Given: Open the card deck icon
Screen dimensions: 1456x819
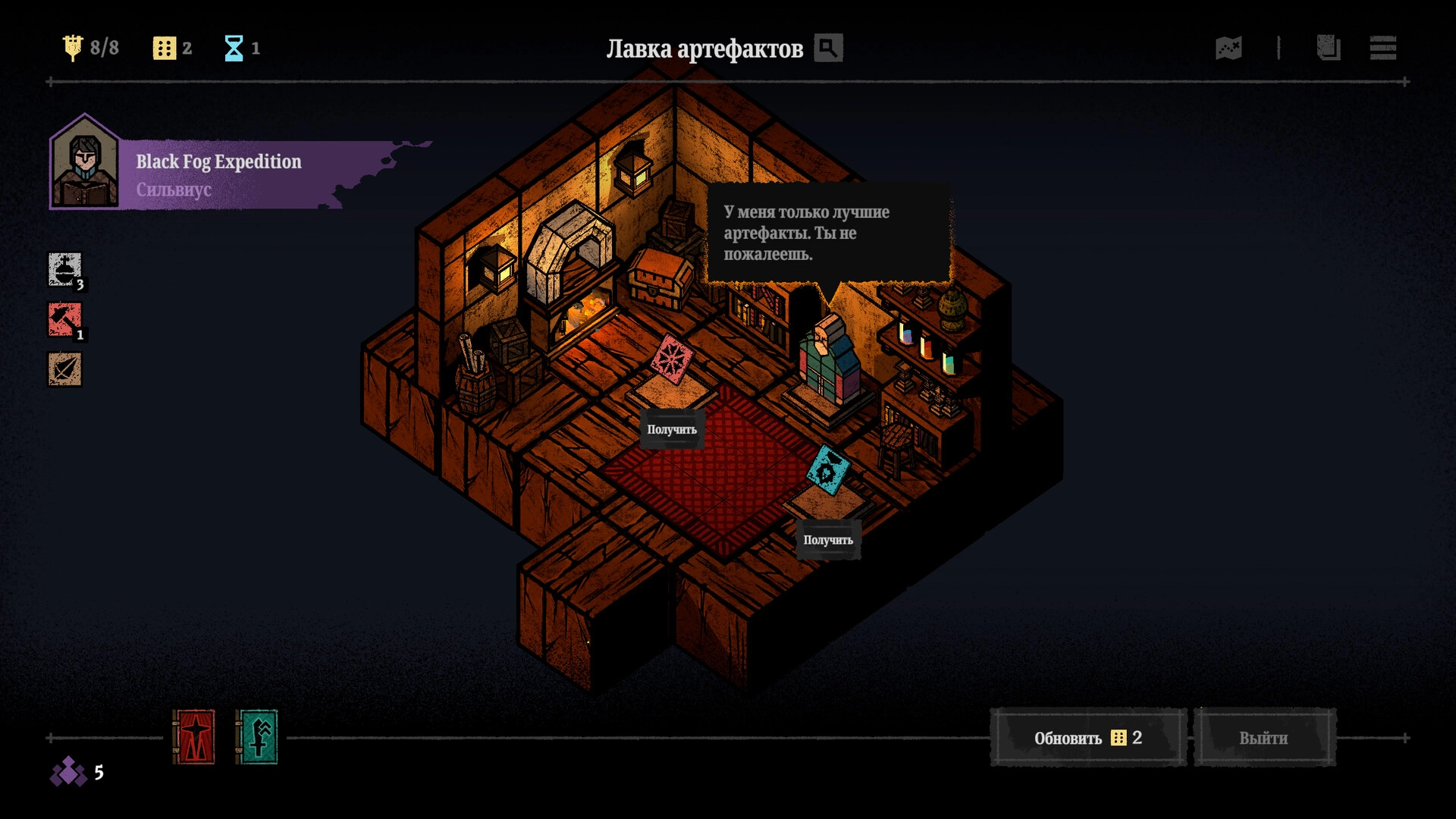Looking at the screenshot, I should click(x=1328, y=48).
